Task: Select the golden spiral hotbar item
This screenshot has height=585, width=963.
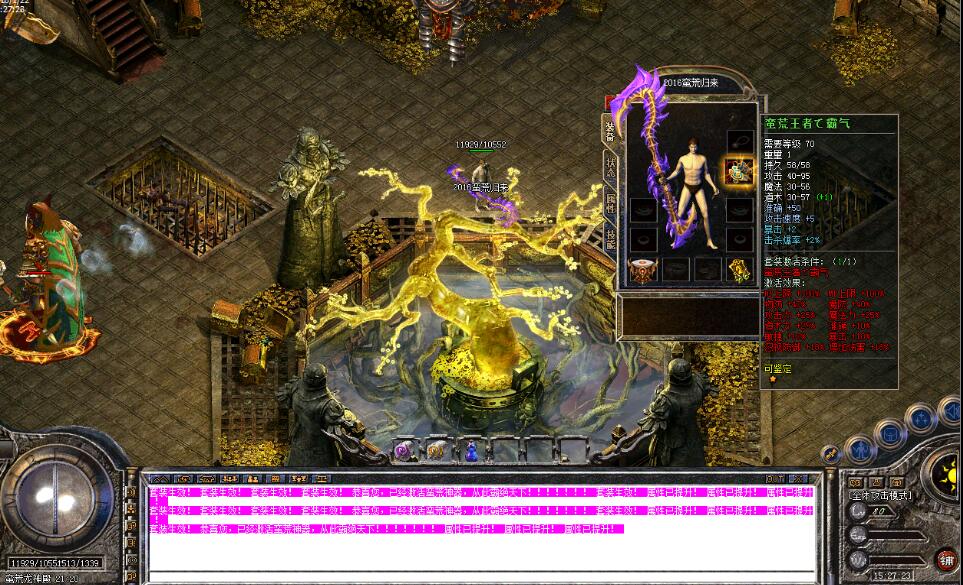Action: 437,451
